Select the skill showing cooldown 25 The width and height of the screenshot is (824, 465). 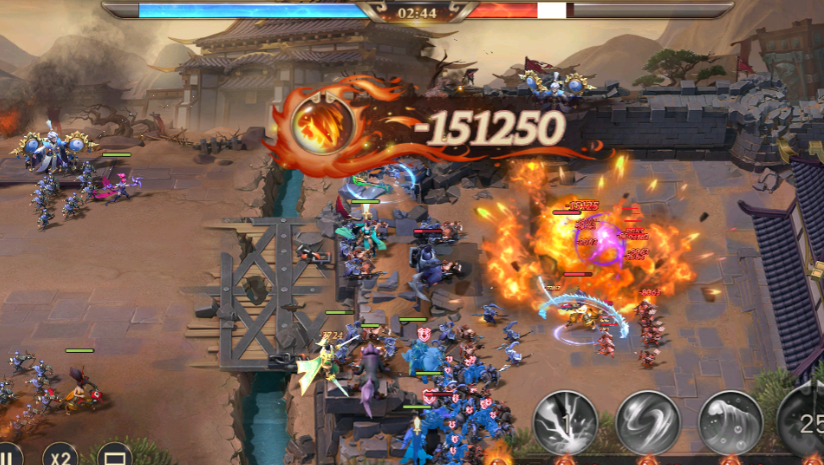(x=806, y=420)
